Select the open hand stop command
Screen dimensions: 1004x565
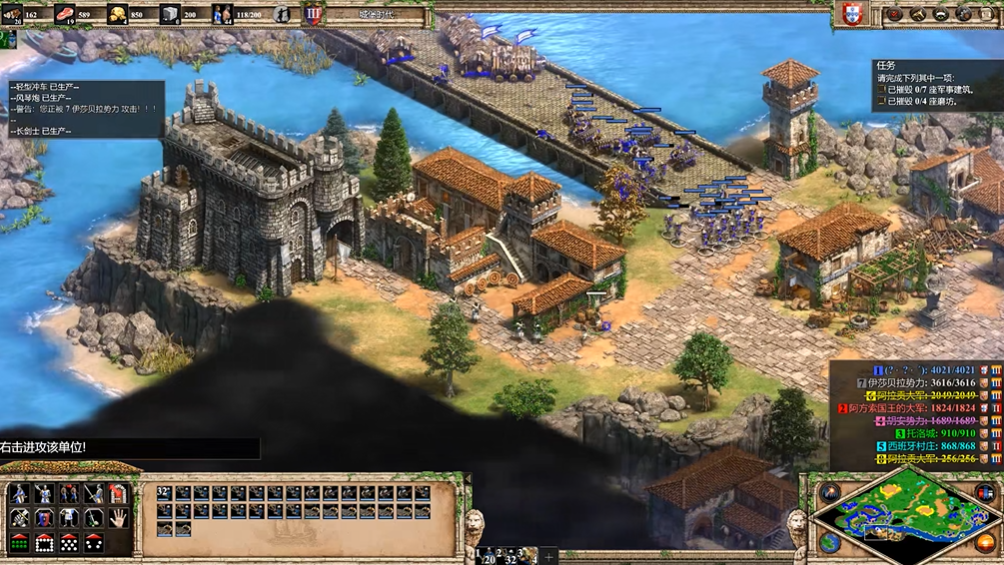118,518
